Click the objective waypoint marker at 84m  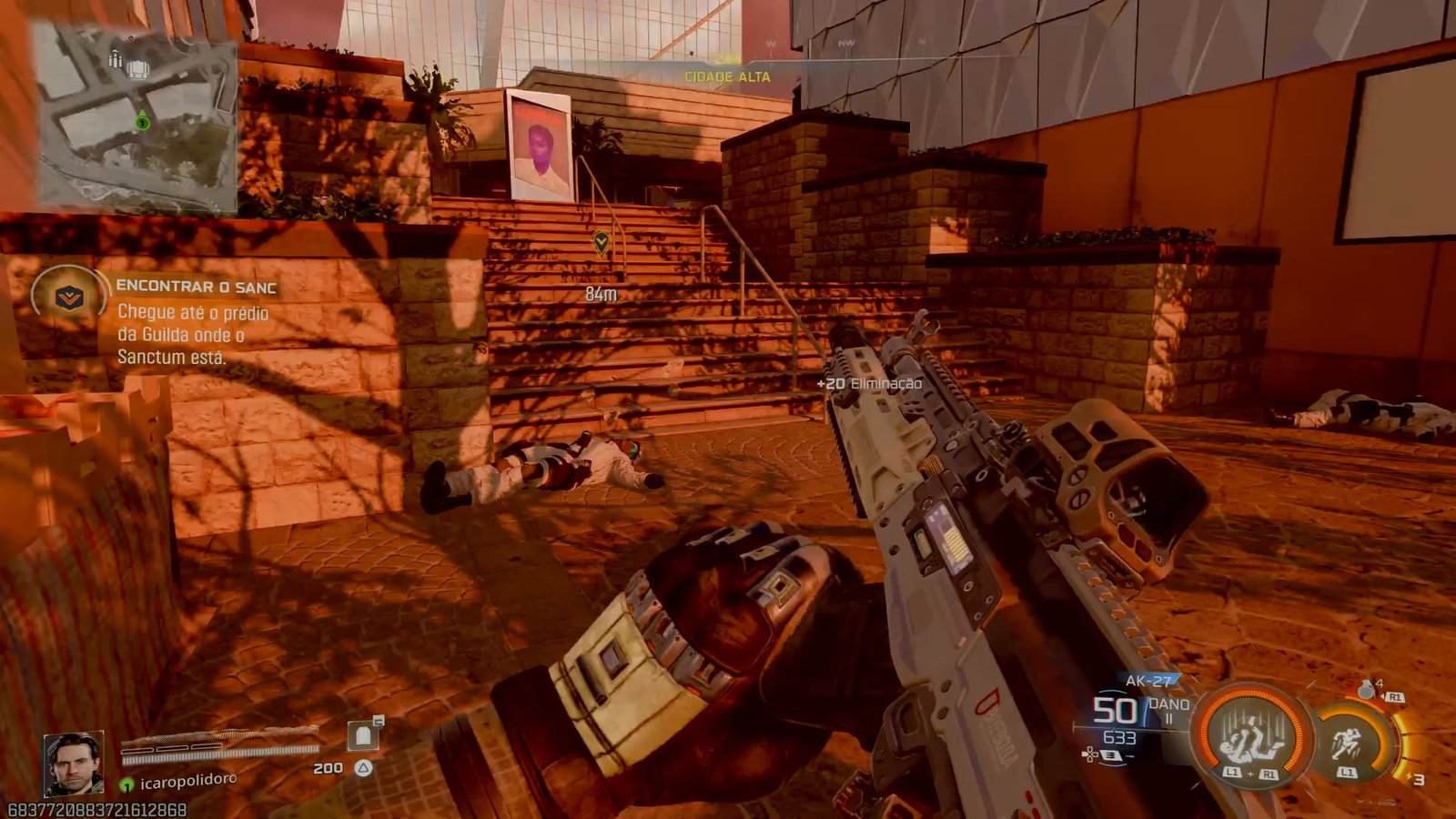click(x=601, y=243)
